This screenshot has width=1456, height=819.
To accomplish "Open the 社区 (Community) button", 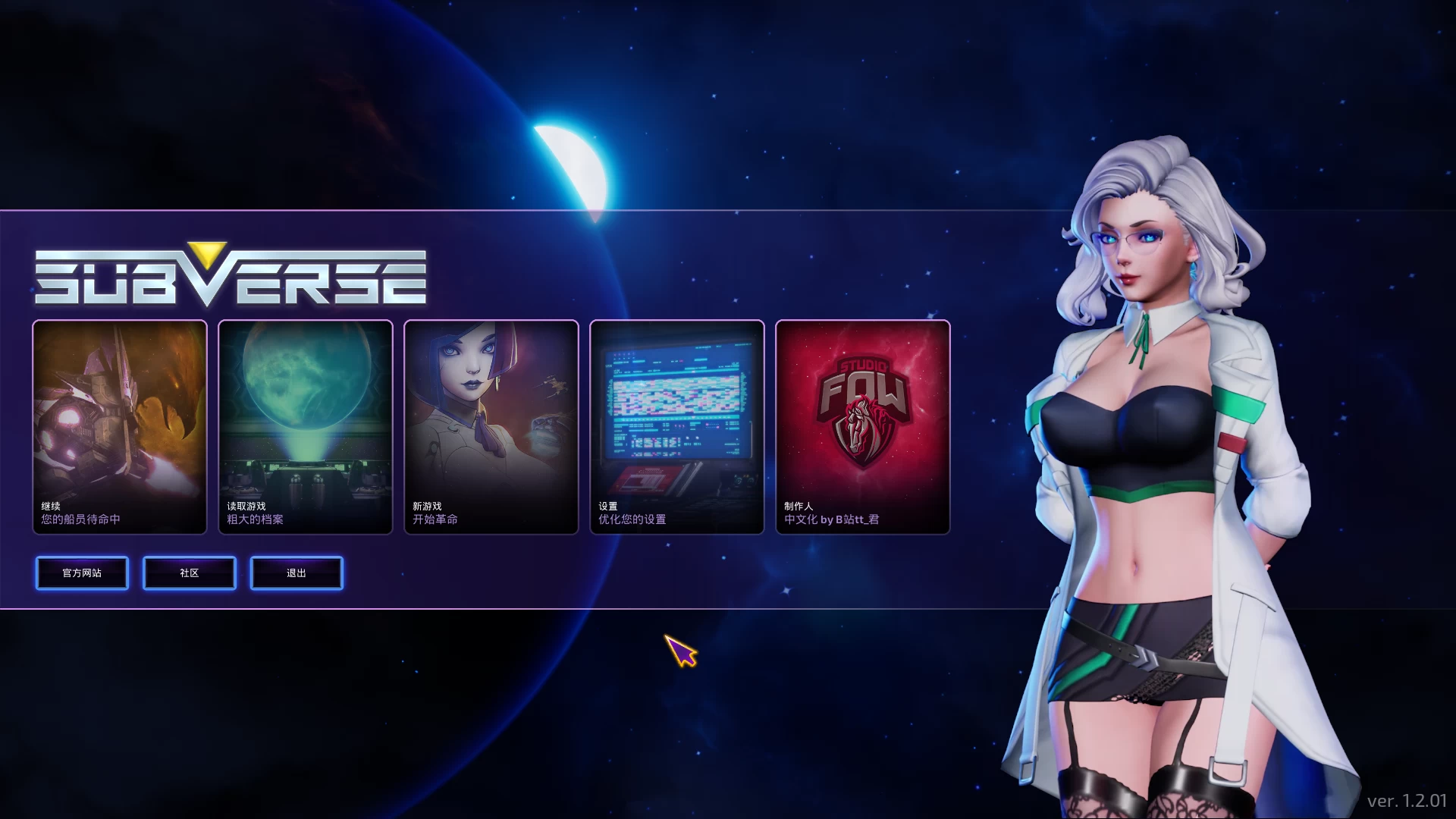I will [x=190, y=573].
